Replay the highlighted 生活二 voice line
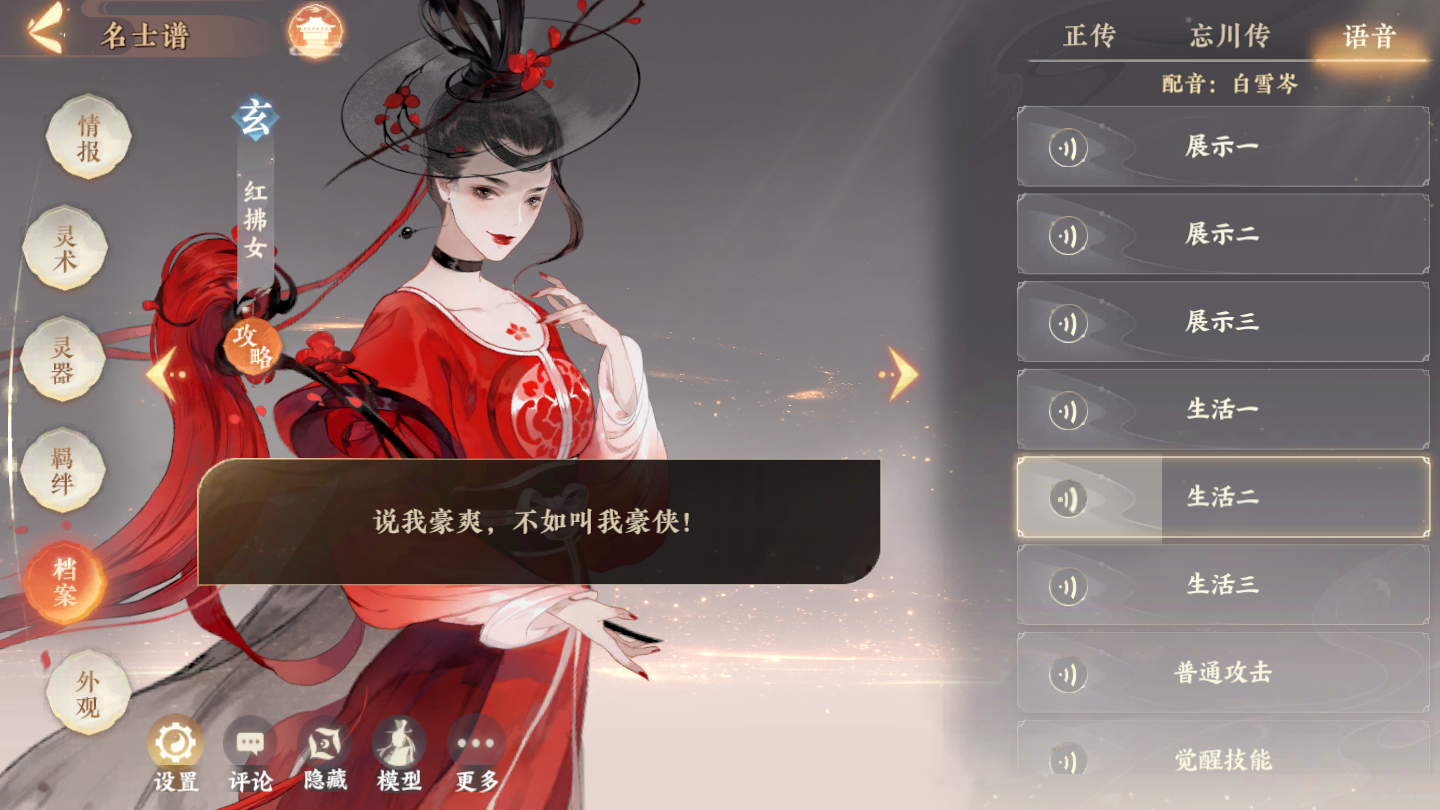The height and width of the screenshot is (810, 1440). (x=1068, y=497)
